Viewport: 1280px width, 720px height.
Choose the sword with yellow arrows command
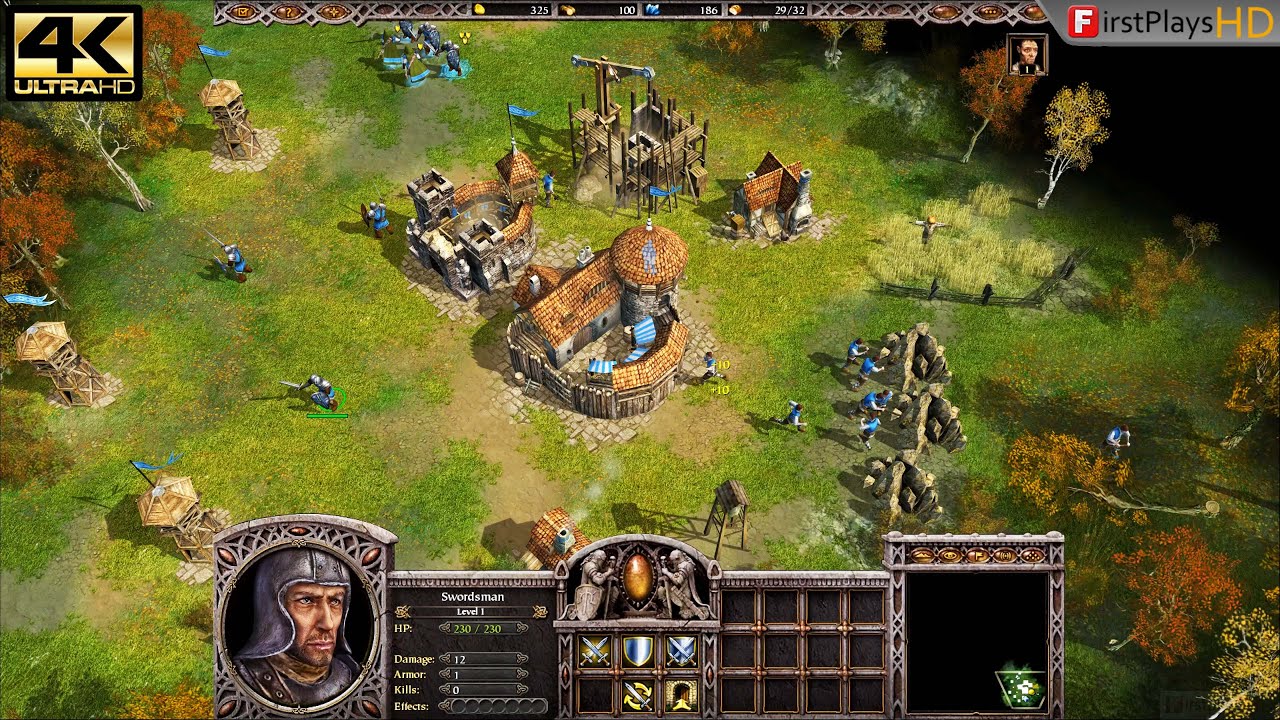click(x=638, y=692)
